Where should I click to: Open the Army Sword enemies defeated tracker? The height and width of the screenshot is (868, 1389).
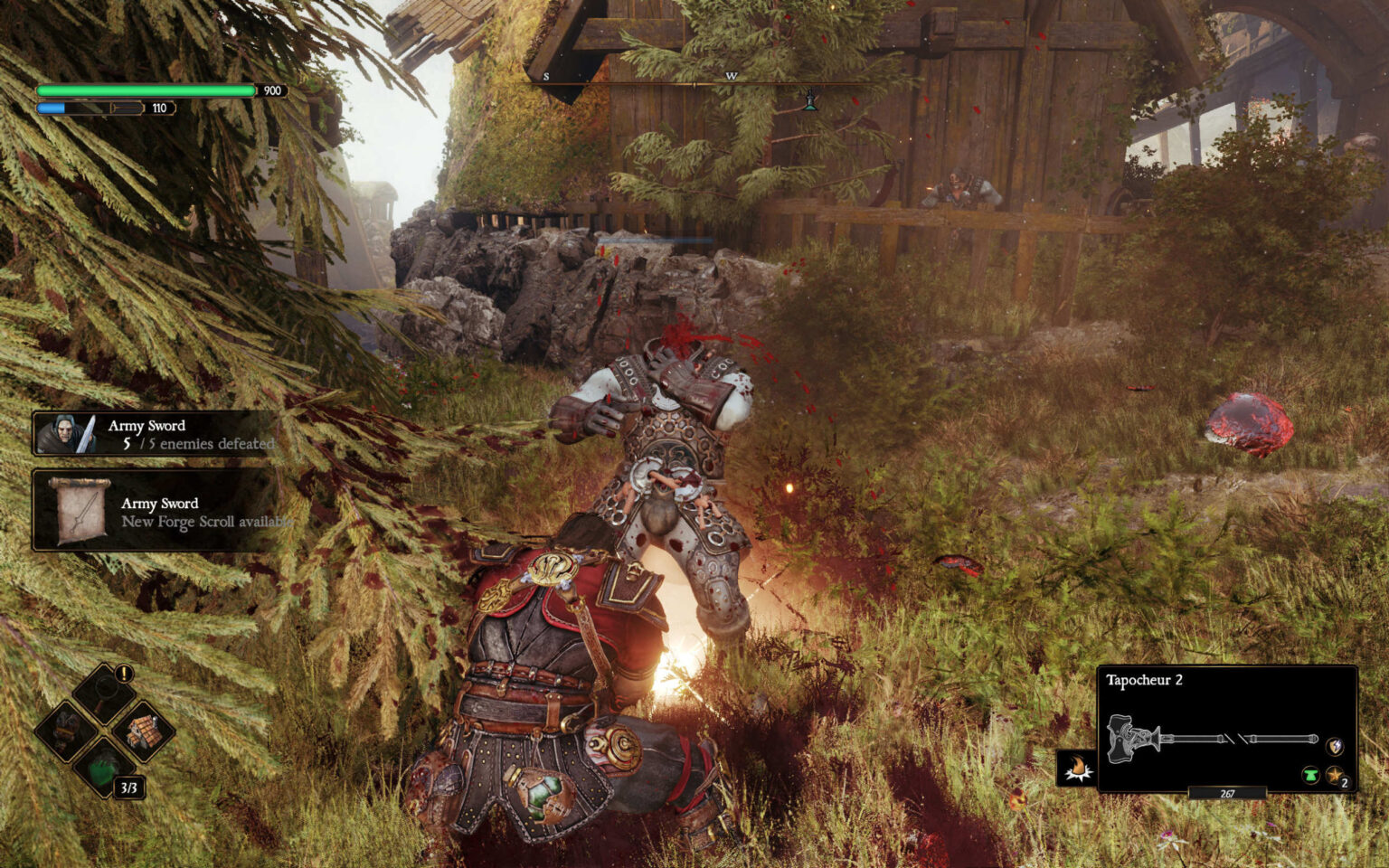154,435
